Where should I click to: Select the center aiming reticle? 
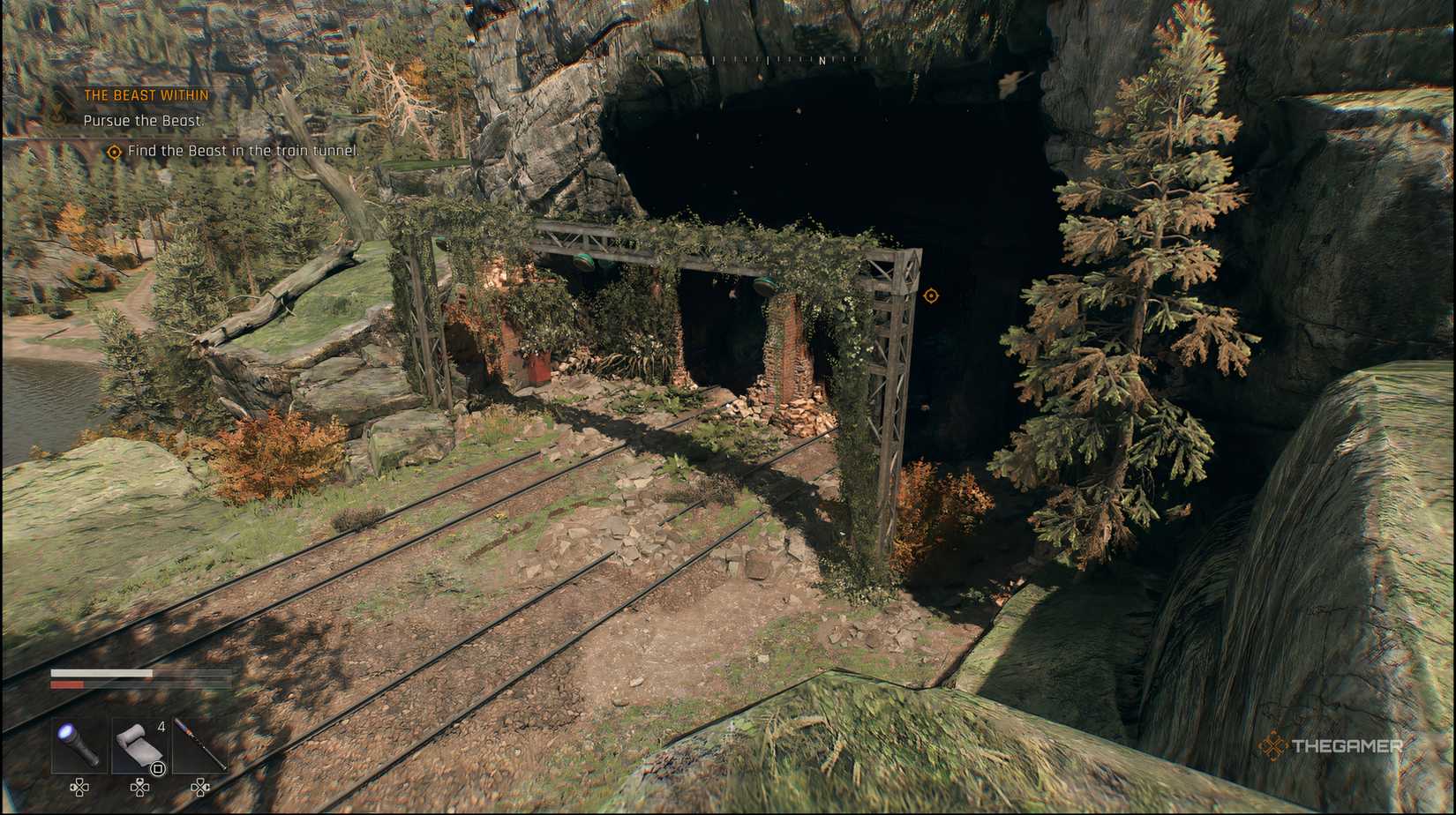[728, 407]
